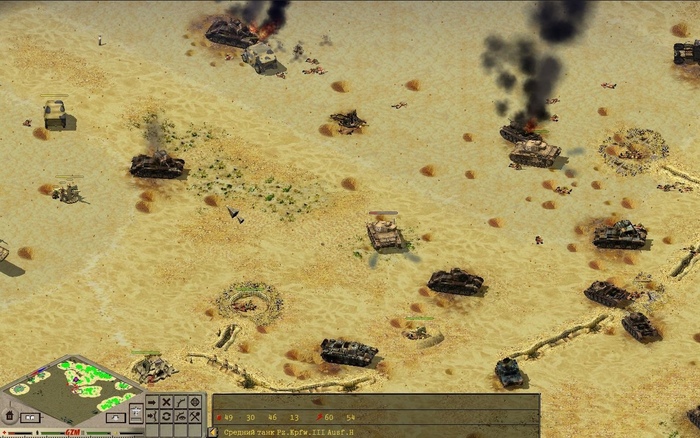Choose the curved path command icon
This screenshot has width=700, height=438.
coord(181,402)
